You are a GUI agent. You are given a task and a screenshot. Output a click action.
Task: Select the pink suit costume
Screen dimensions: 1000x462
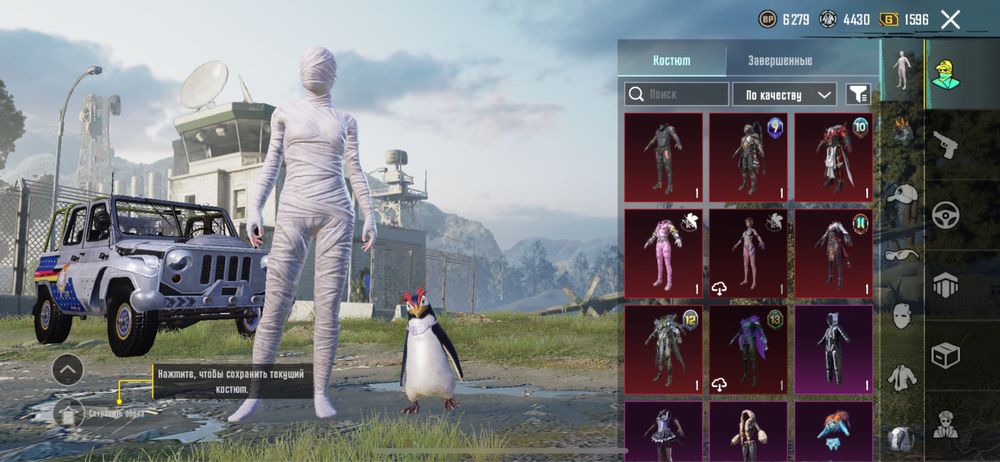661,252
